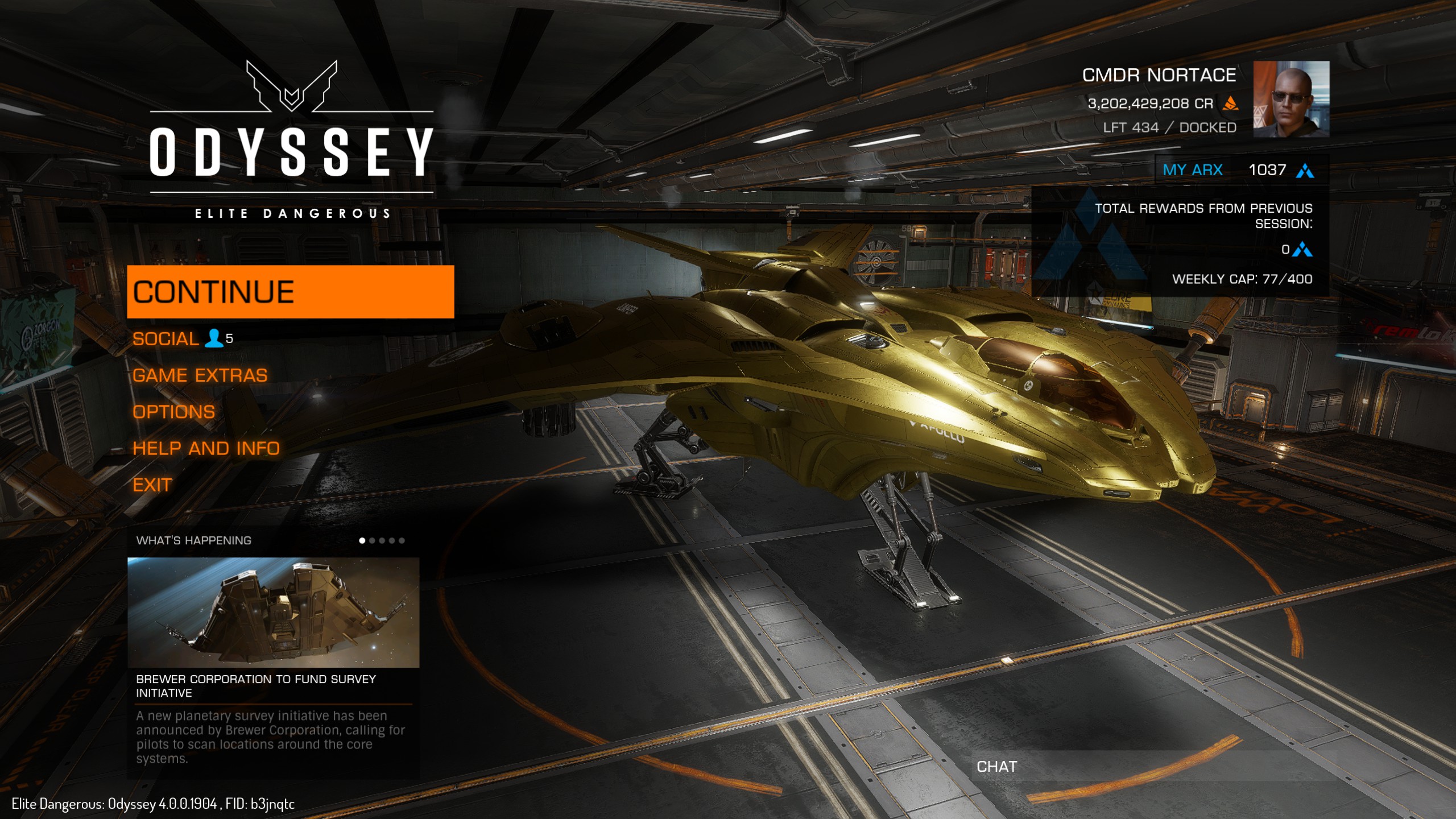Exit the game
This screenshot has width=1456, height=819.
pos(152,485)
